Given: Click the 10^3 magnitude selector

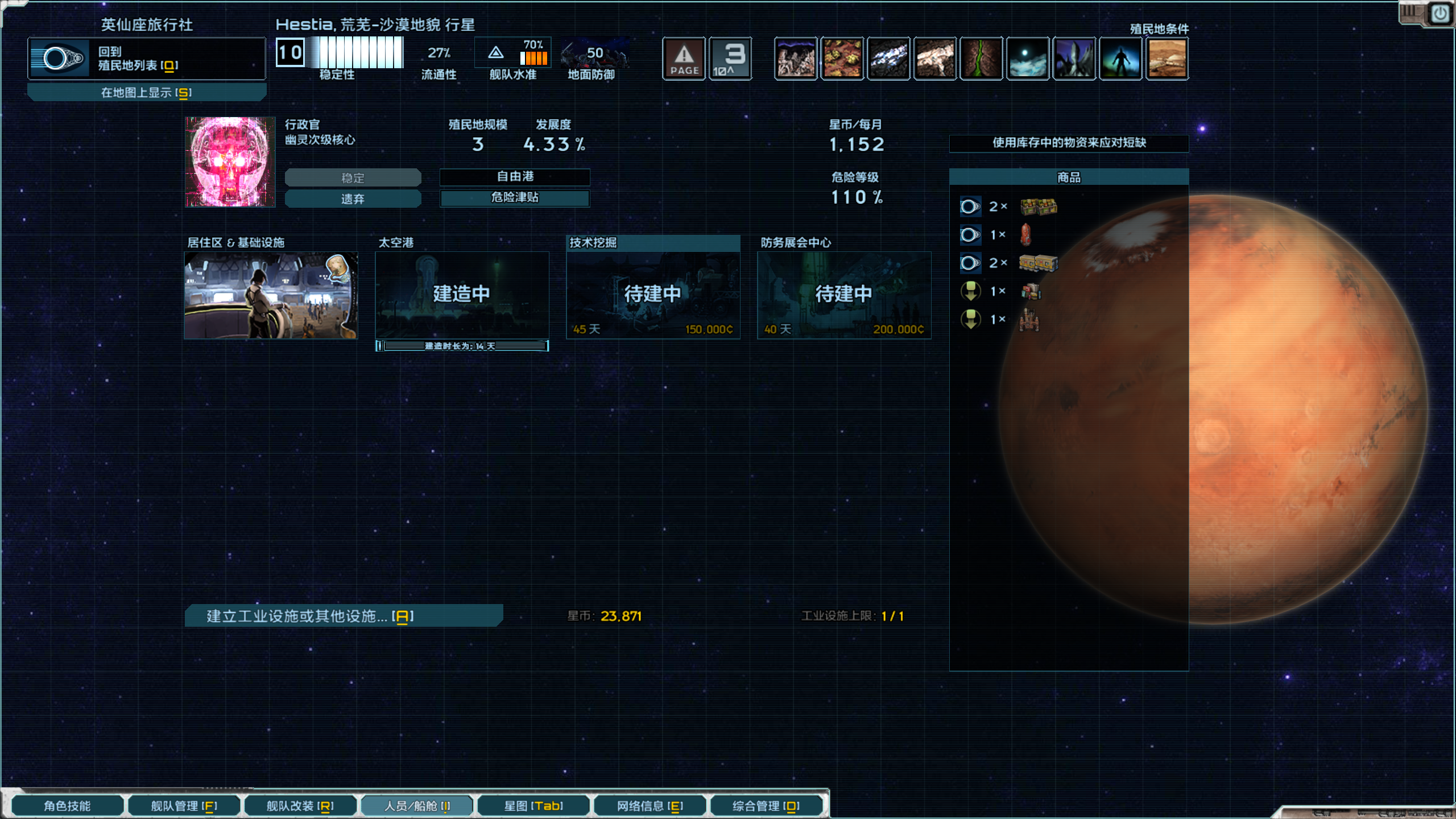Looking at the screenshot, I should [x=731, y=57].
